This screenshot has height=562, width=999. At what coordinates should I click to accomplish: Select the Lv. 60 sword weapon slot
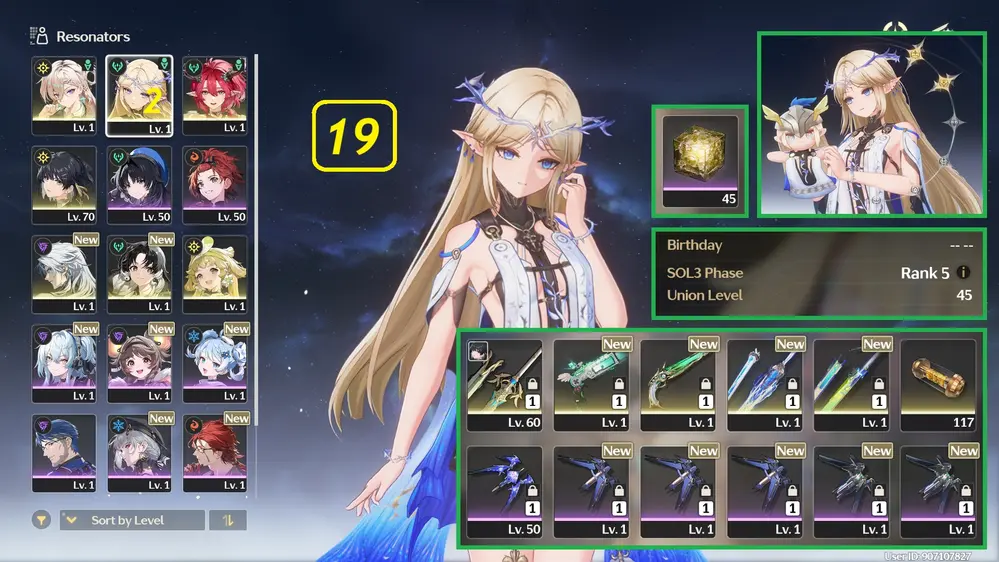click(504, 385)
